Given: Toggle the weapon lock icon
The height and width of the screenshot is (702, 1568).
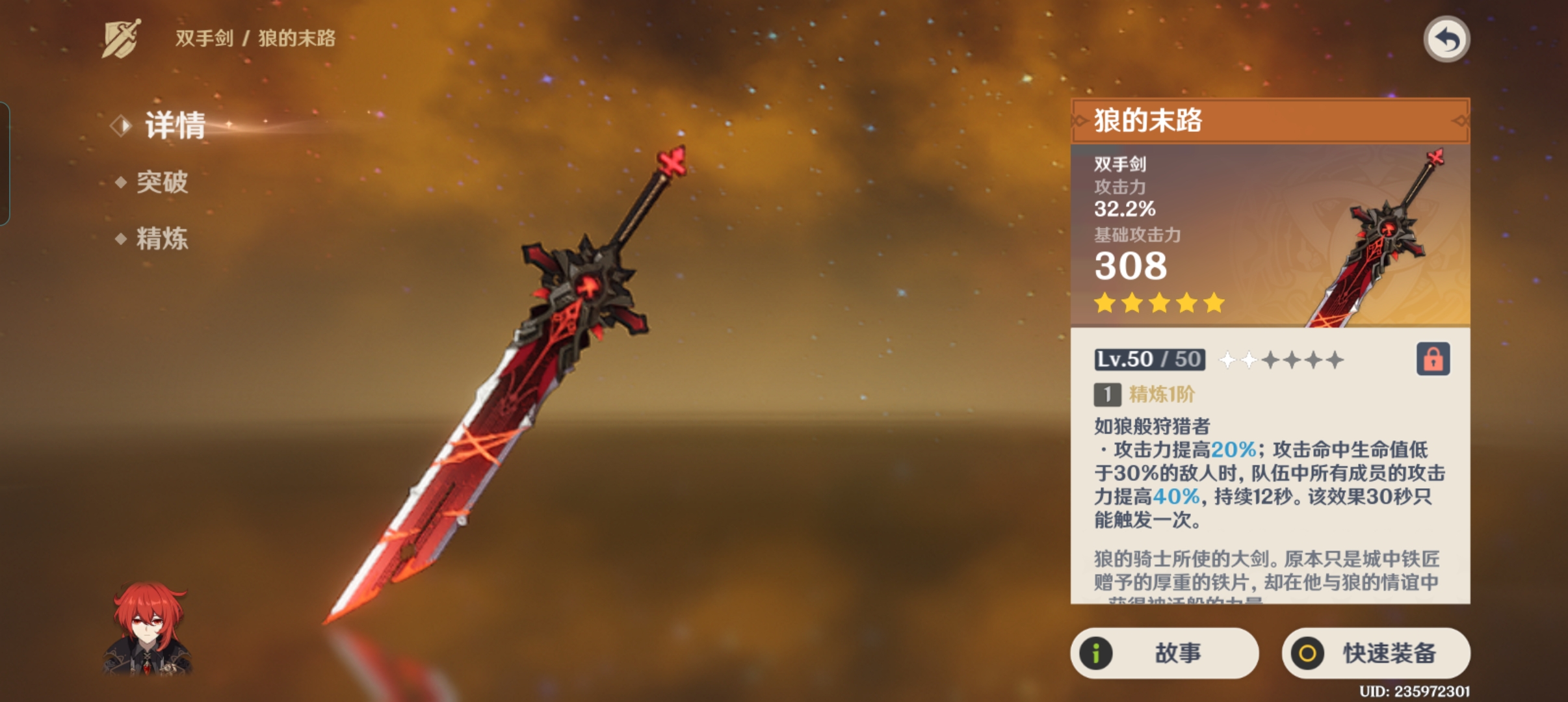Looking at the screenshot, I should 1433,359.
